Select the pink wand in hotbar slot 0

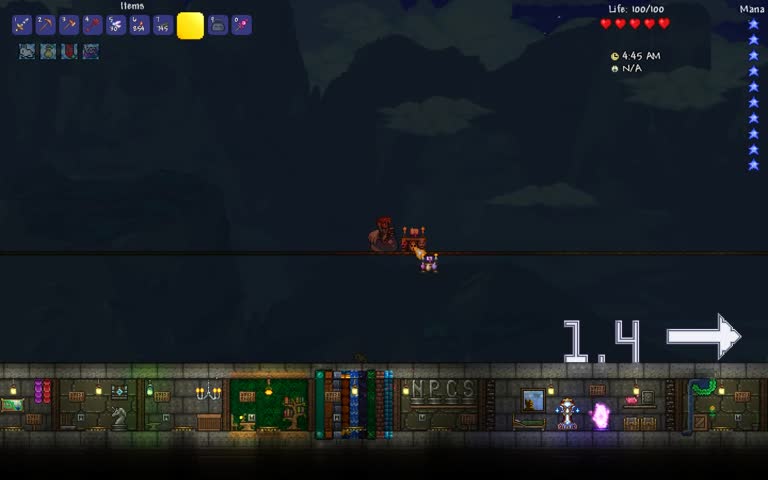(241, 25)
